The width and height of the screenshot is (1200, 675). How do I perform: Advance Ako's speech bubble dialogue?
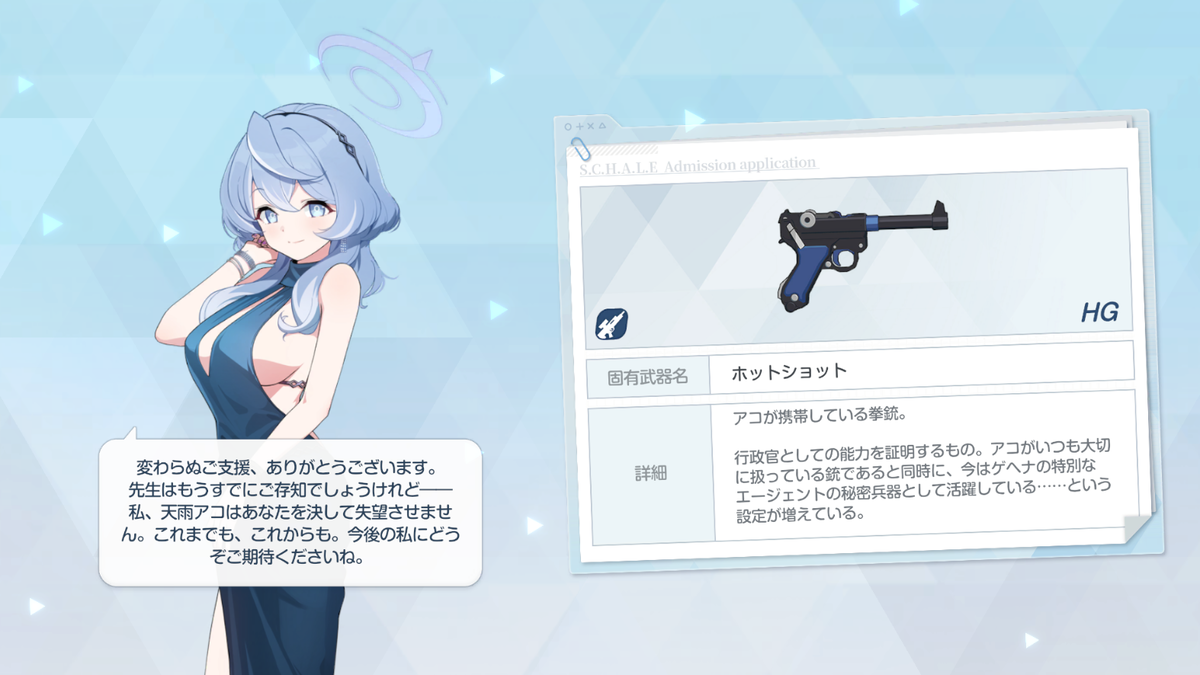pos(290,512)
